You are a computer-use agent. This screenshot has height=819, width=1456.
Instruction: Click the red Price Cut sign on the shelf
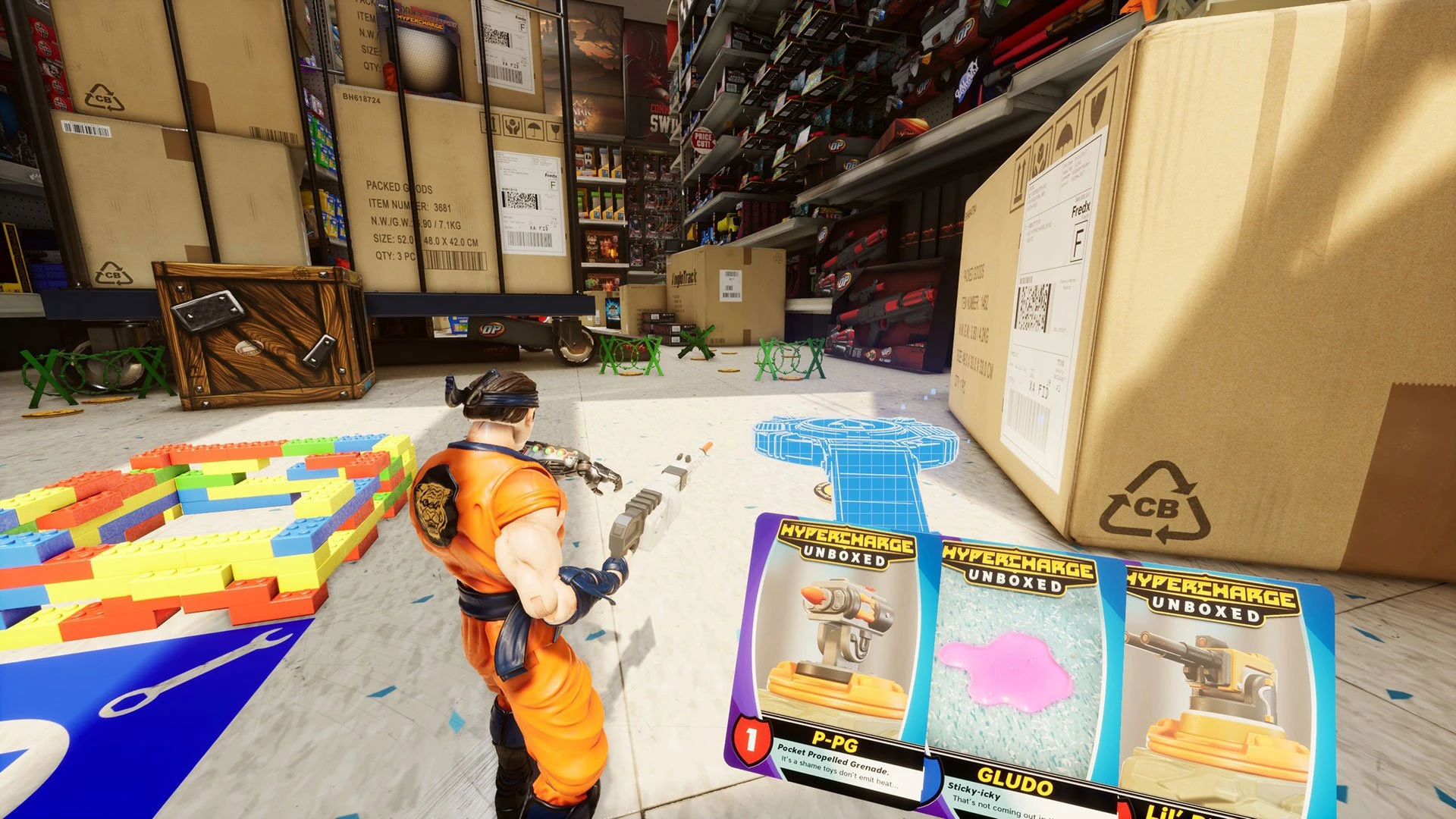704,141
